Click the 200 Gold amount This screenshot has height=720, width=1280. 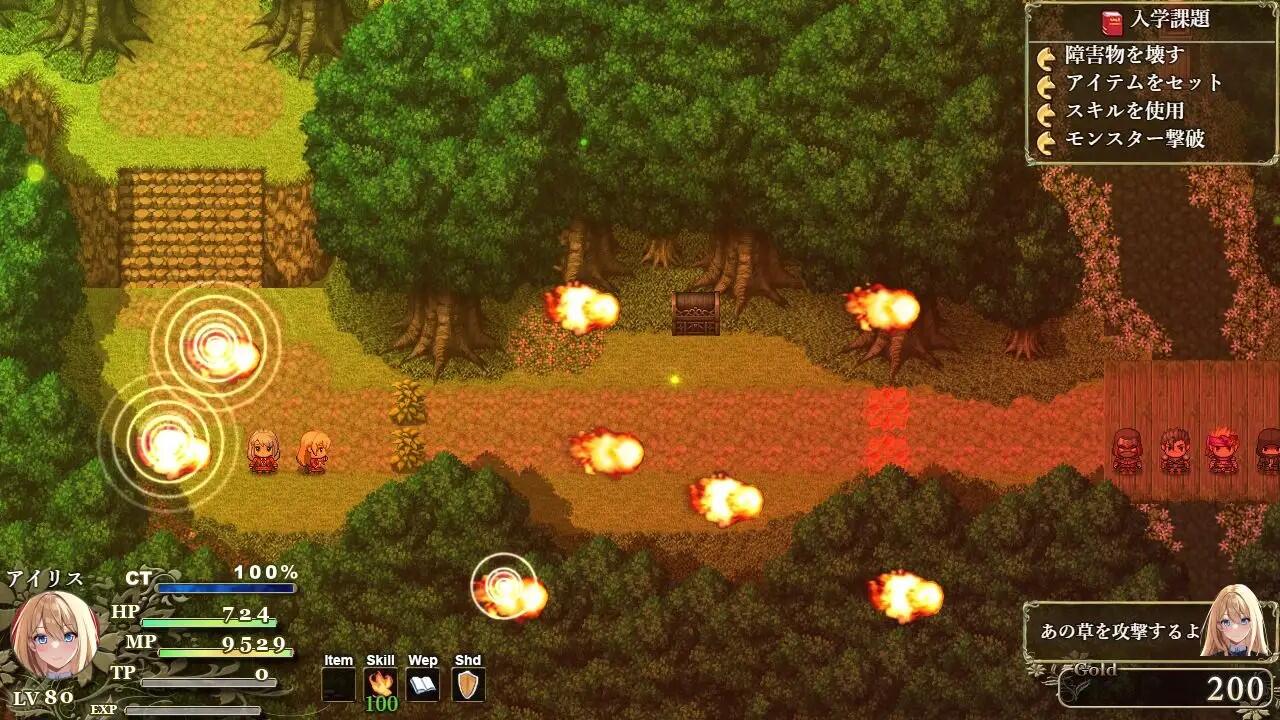[1237, 687]
